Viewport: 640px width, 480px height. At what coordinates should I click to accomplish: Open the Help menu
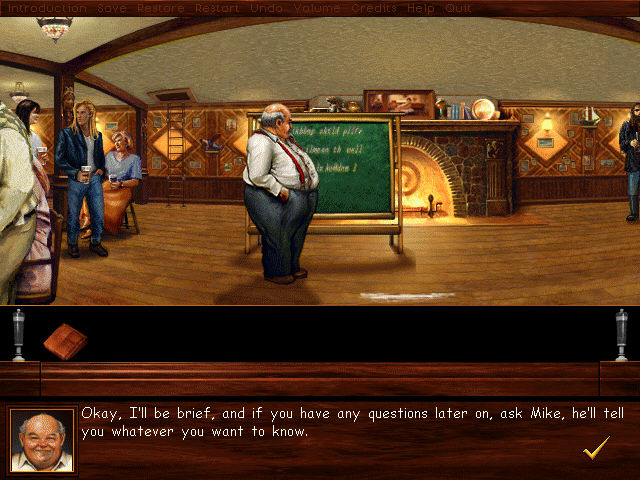point(421,8)
